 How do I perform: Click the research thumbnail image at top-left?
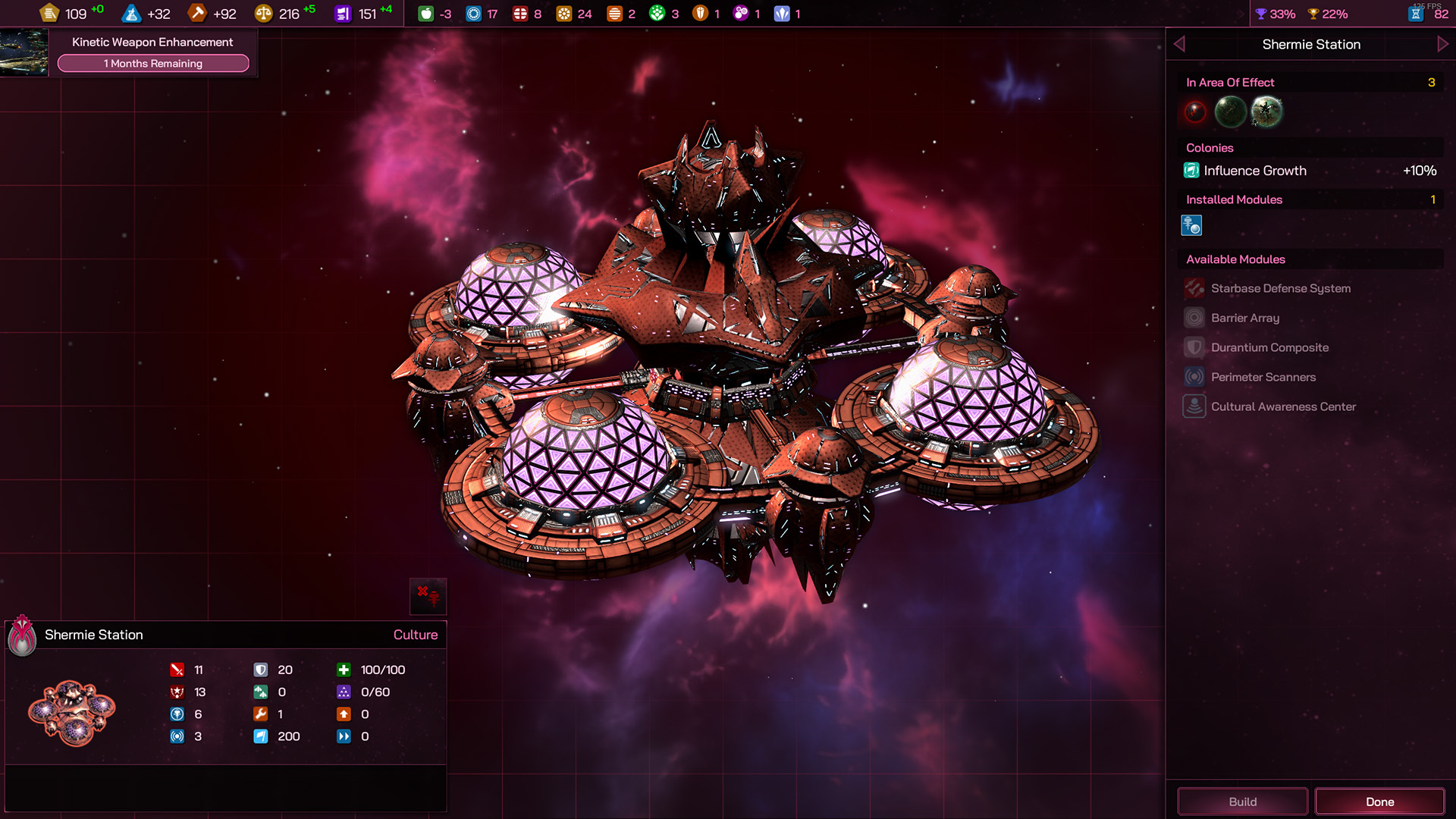pos(24,52)
